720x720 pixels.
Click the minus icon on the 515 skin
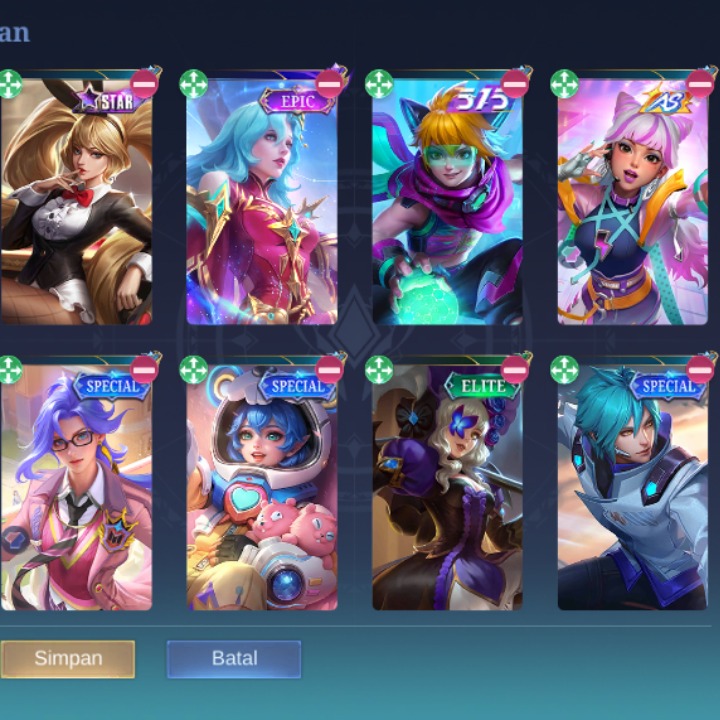(515, 84)
